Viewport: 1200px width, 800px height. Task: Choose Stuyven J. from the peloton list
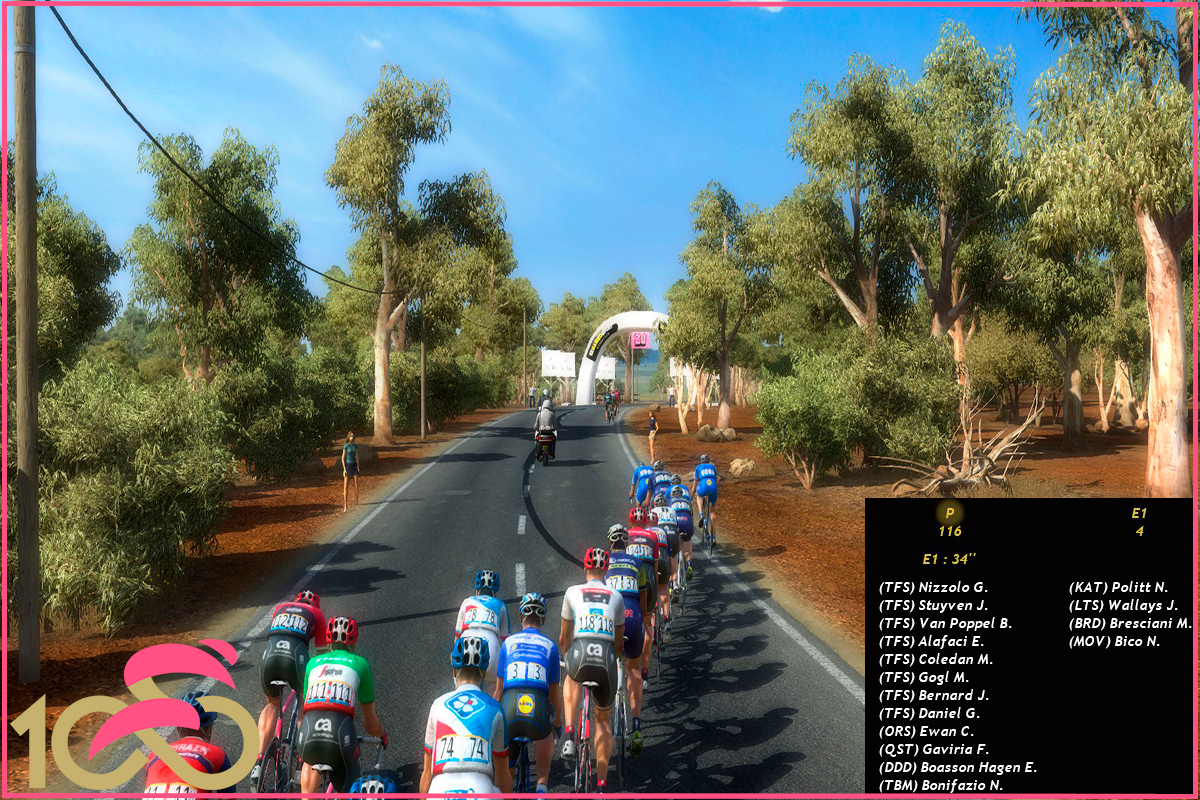pos(933,606)
